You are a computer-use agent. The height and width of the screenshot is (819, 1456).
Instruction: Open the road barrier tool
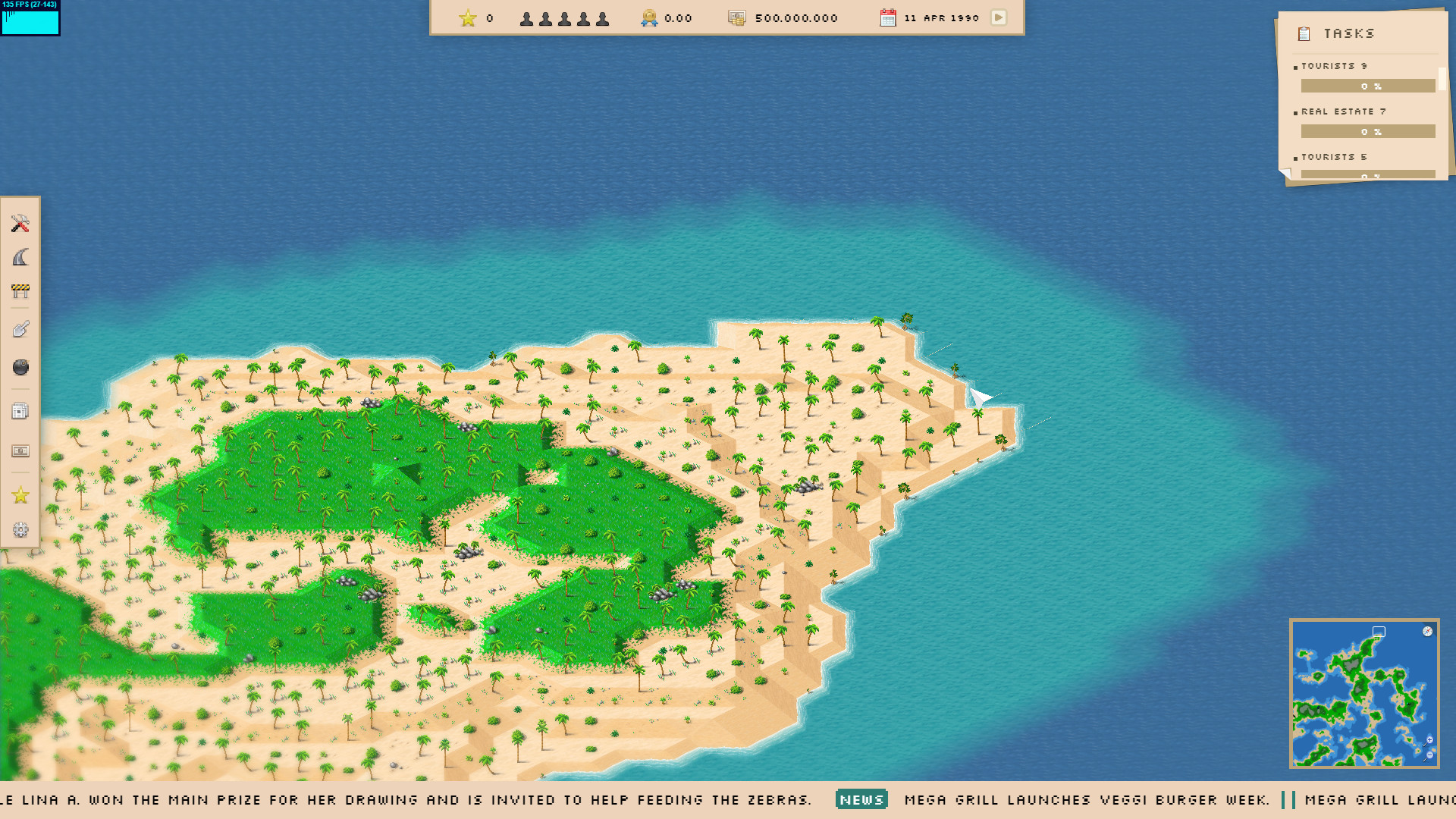tap(20, 291)
